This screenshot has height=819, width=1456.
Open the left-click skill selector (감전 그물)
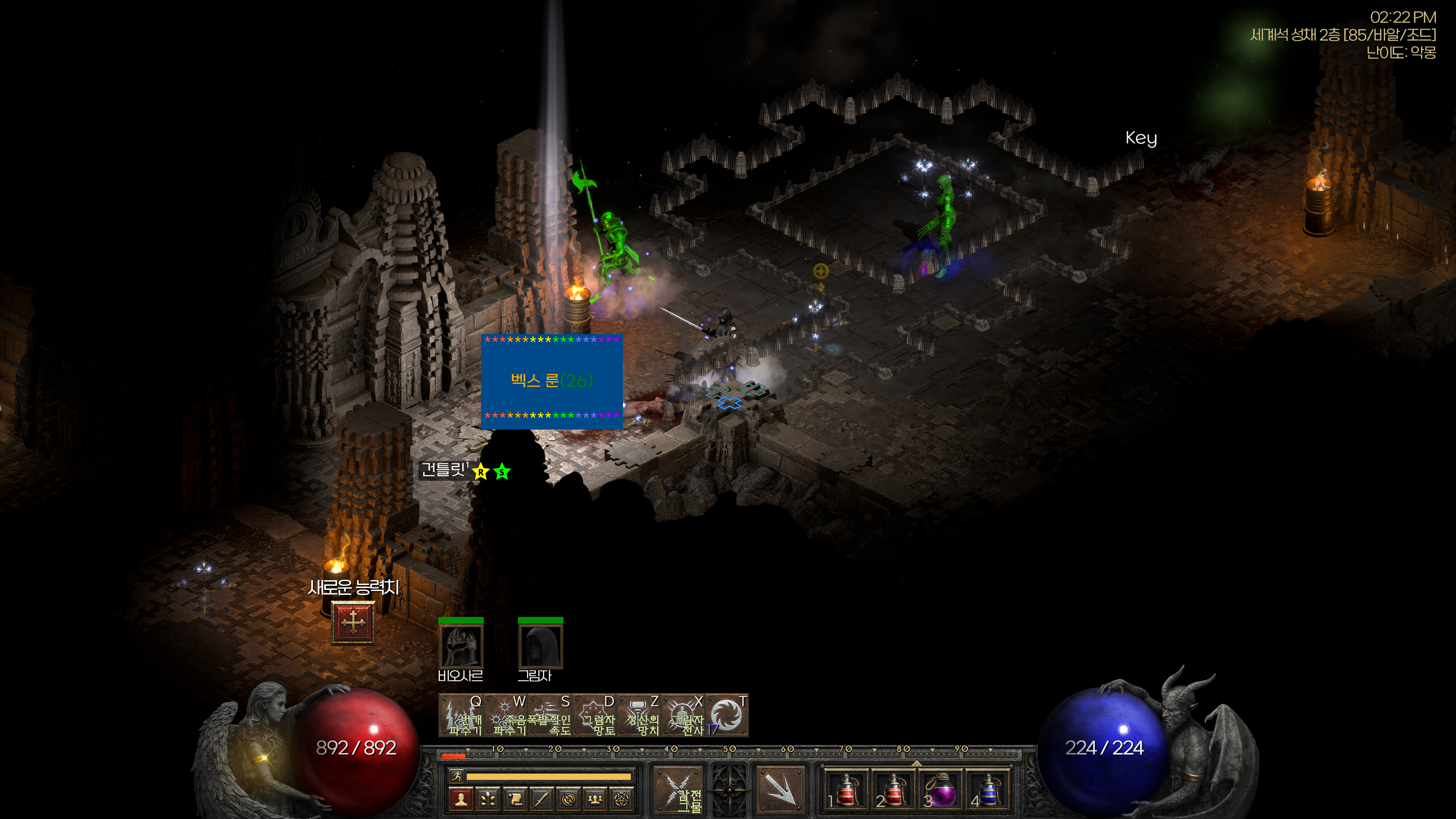[678, 789]
